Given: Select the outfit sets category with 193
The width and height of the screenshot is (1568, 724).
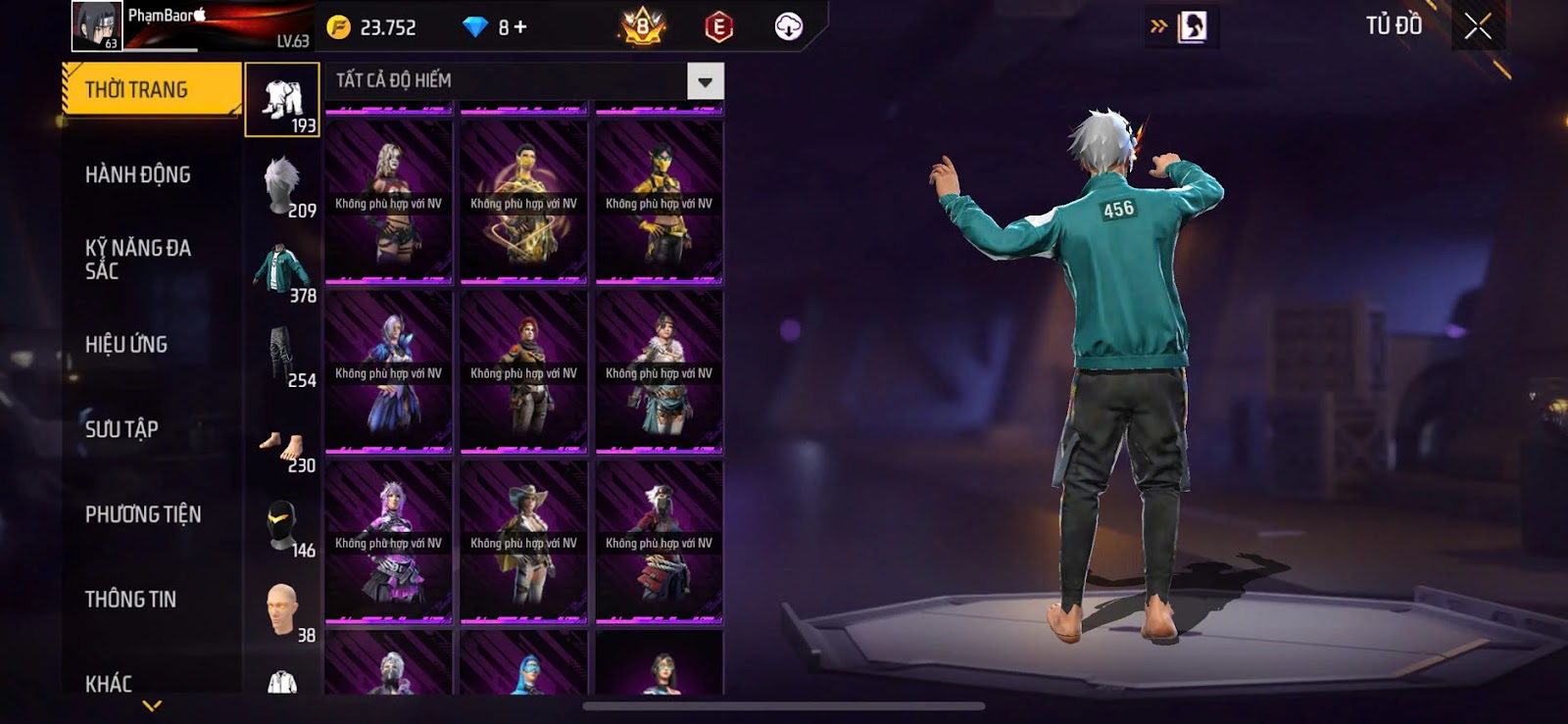Looking at the screenshot, I should point(282,100).
